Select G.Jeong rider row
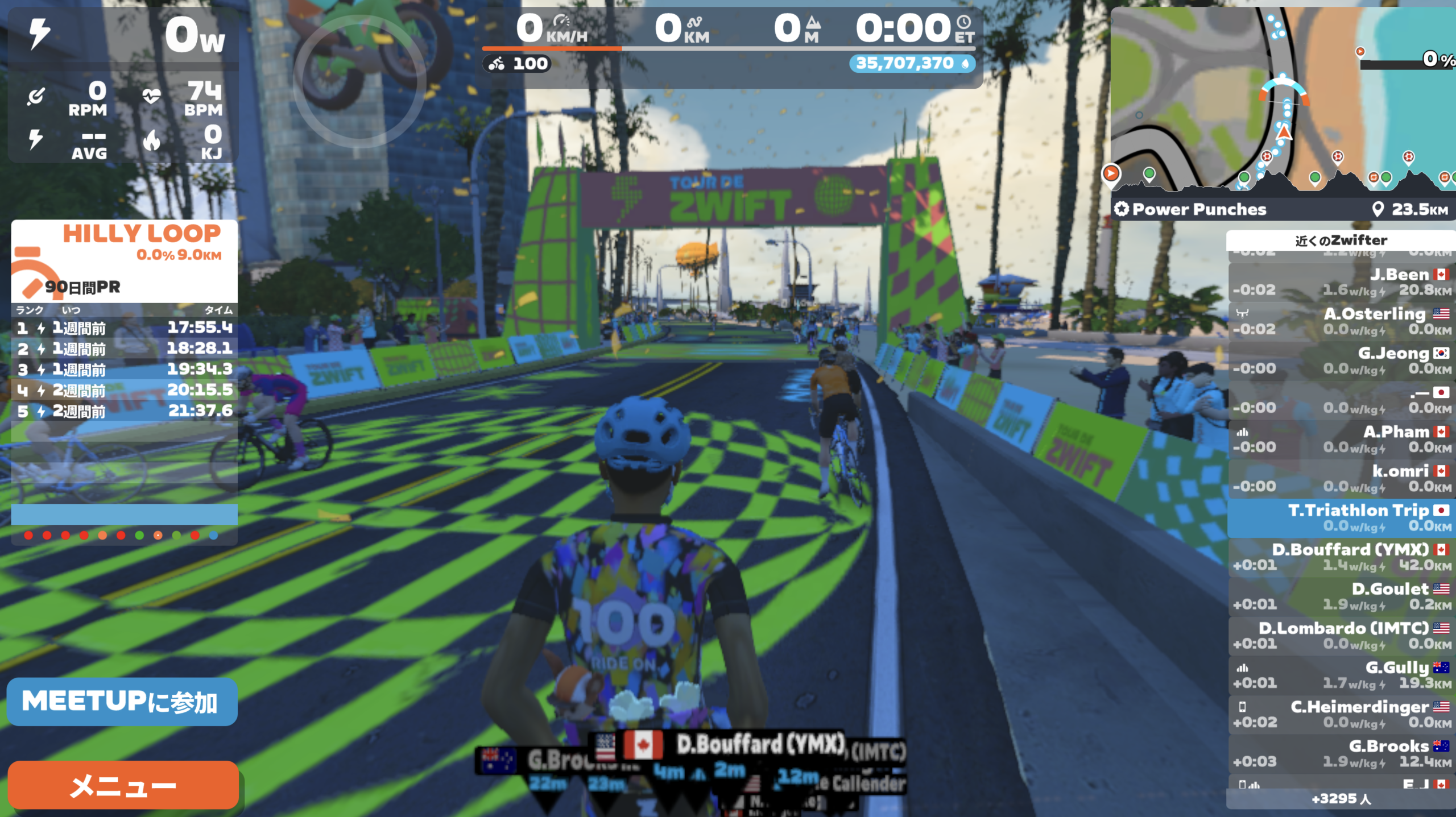This screenshot has width=1456, height=817. (1341, 360)
